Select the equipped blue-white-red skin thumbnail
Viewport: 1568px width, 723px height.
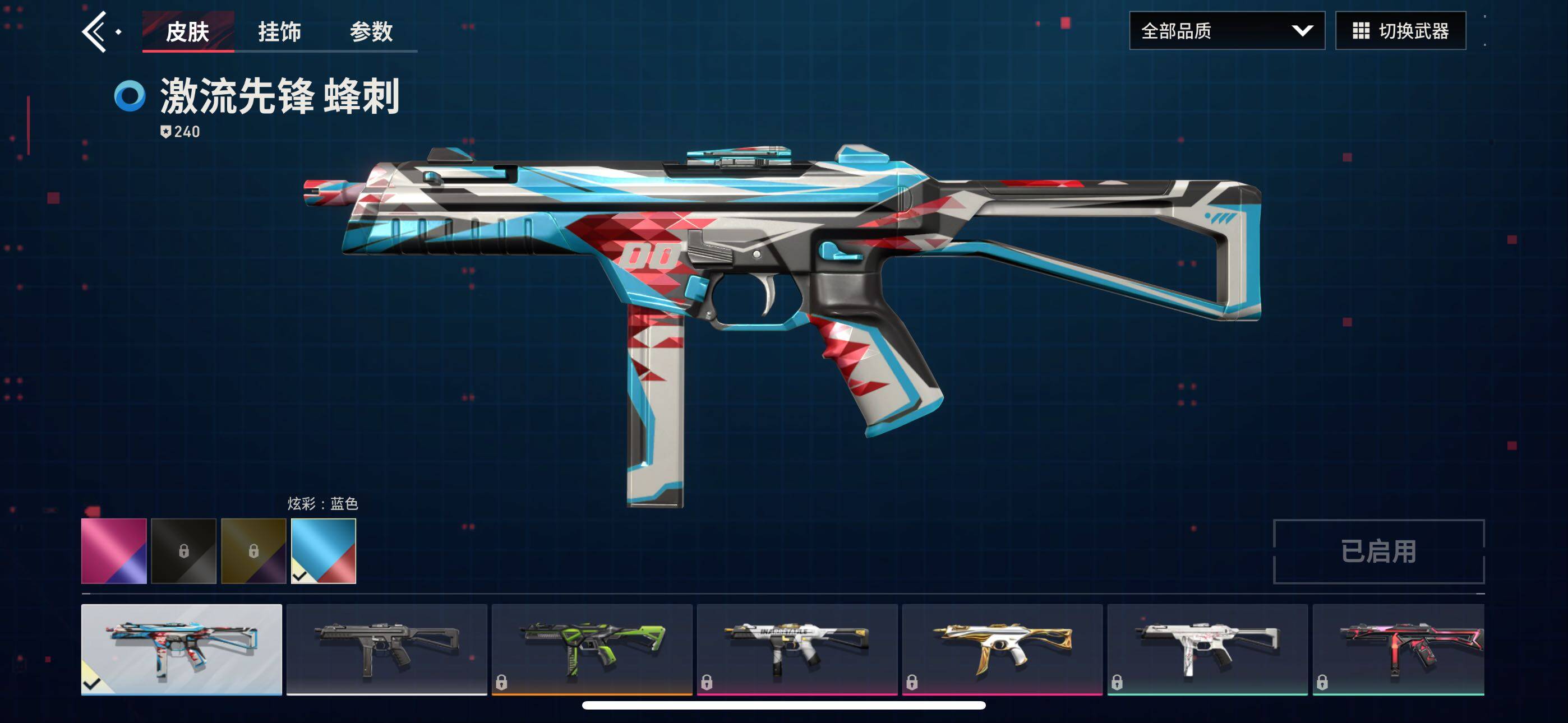click(x=181, y=649)
